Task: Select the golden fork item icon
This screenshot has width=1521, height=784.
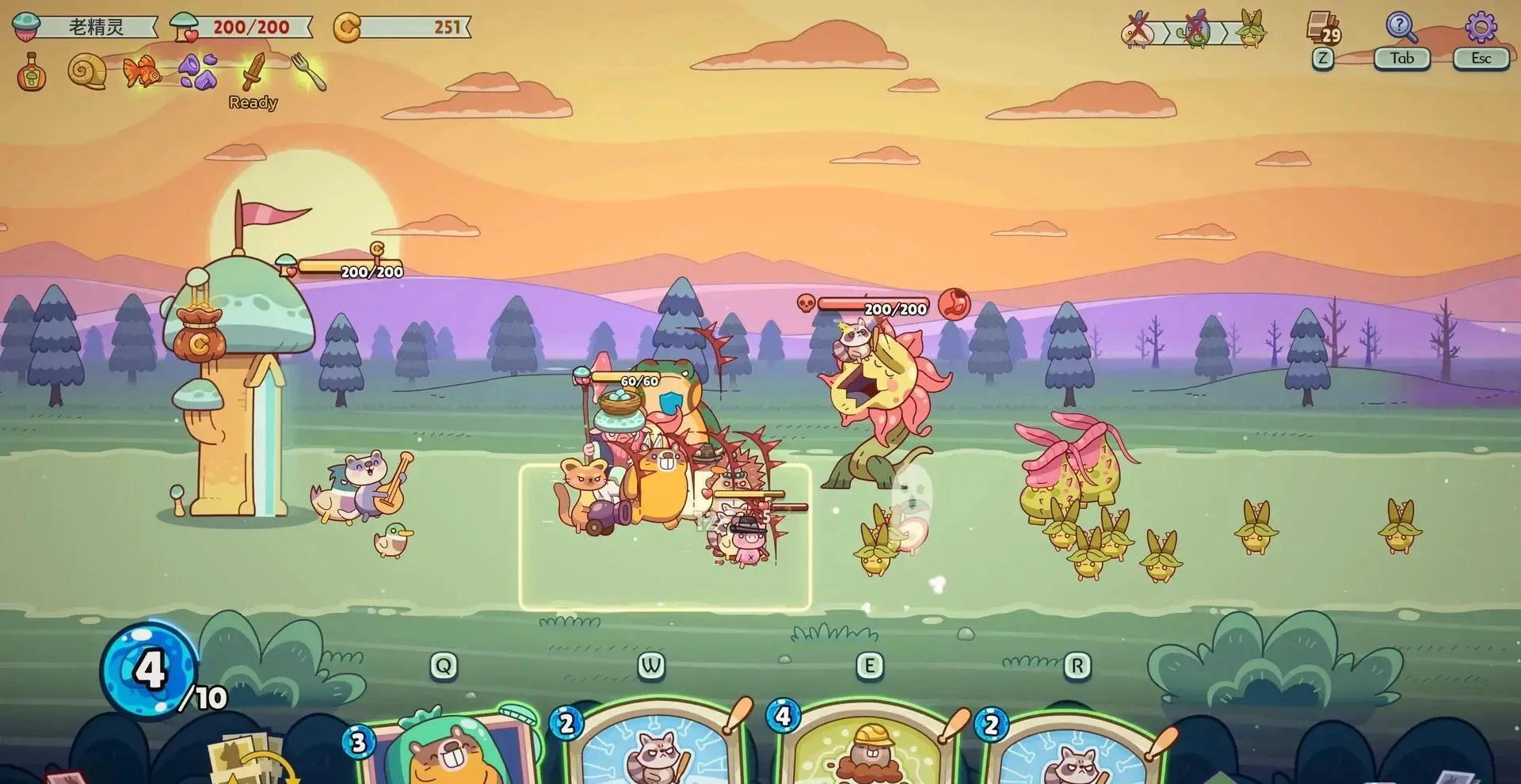Action: (305, 70)
